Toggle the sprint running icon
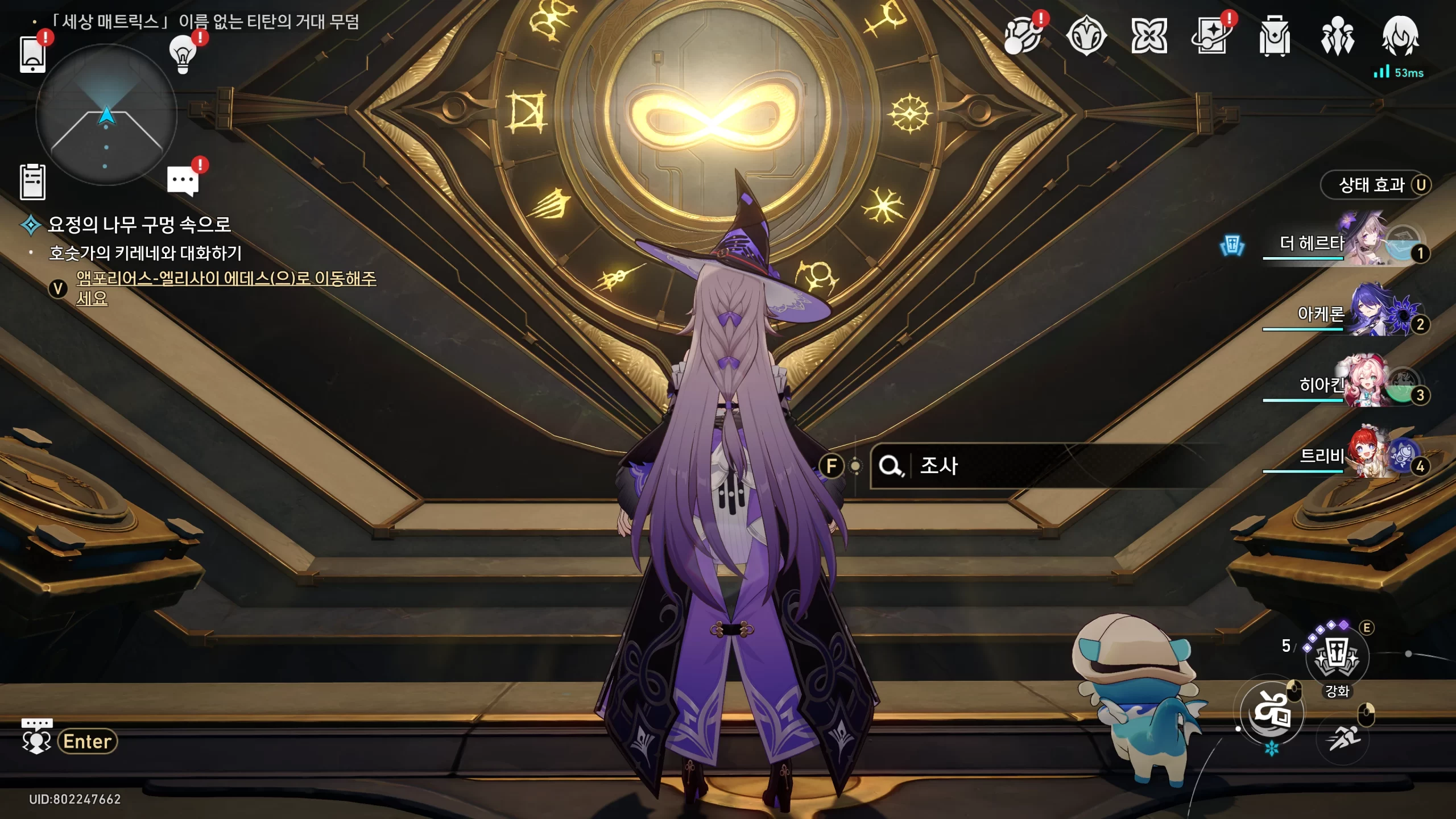The width and height of the screenshot is (1456, 819). (1344, 738)
